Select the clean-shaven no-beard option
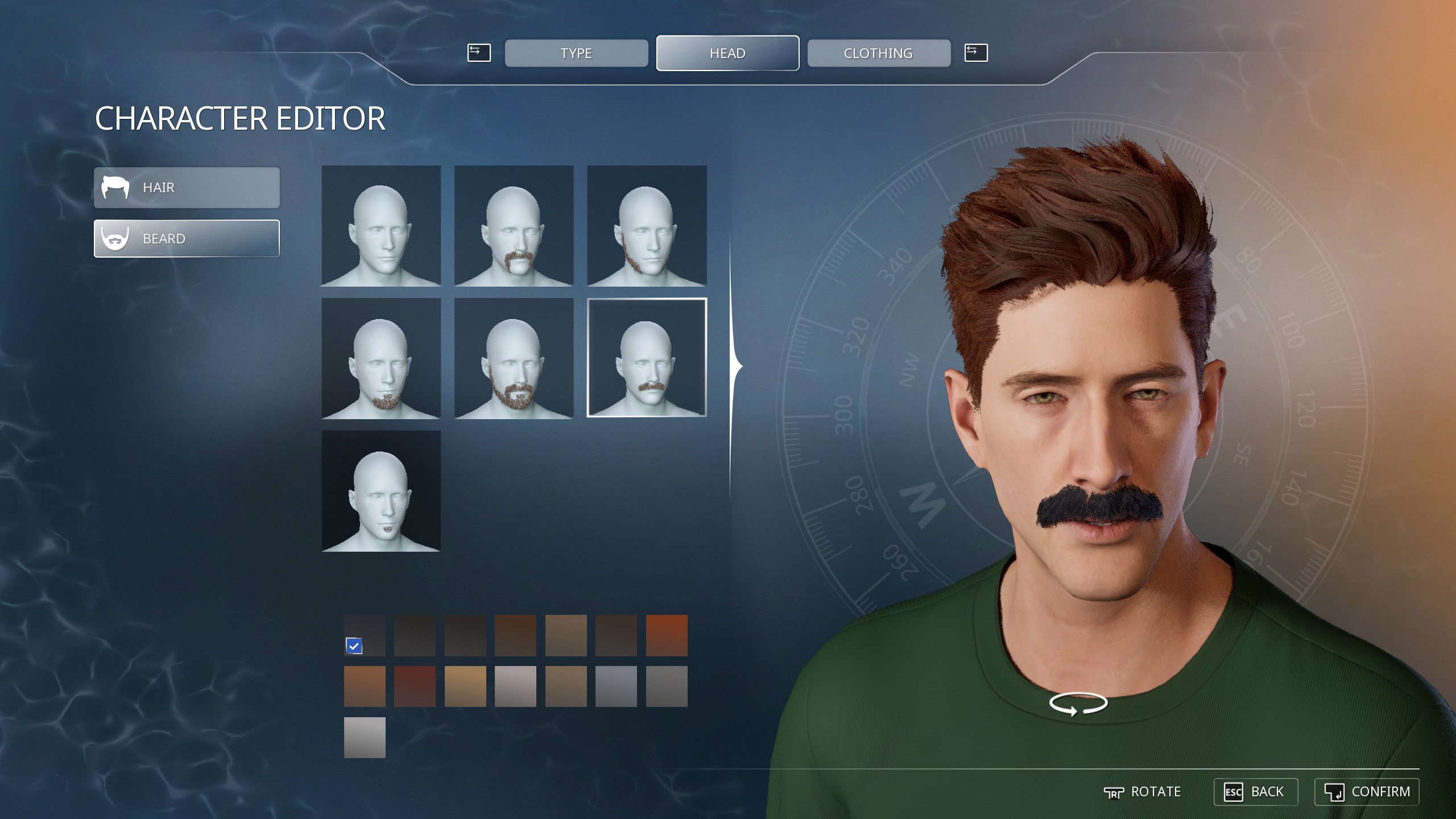Screen dimensions: 1456x819 tap(381, 226)
